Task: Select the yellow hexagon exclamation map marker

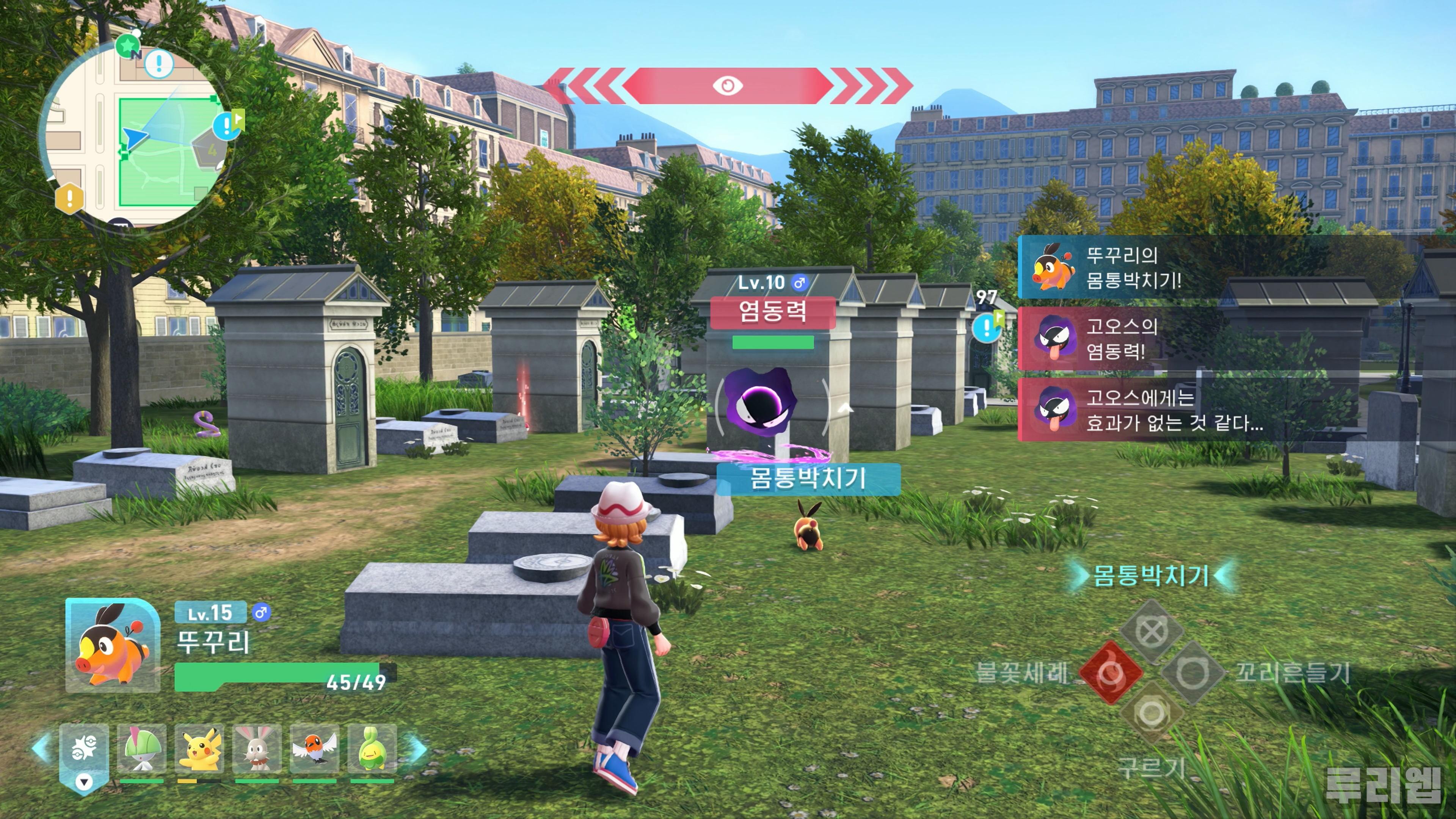Action: click(69, 198)
